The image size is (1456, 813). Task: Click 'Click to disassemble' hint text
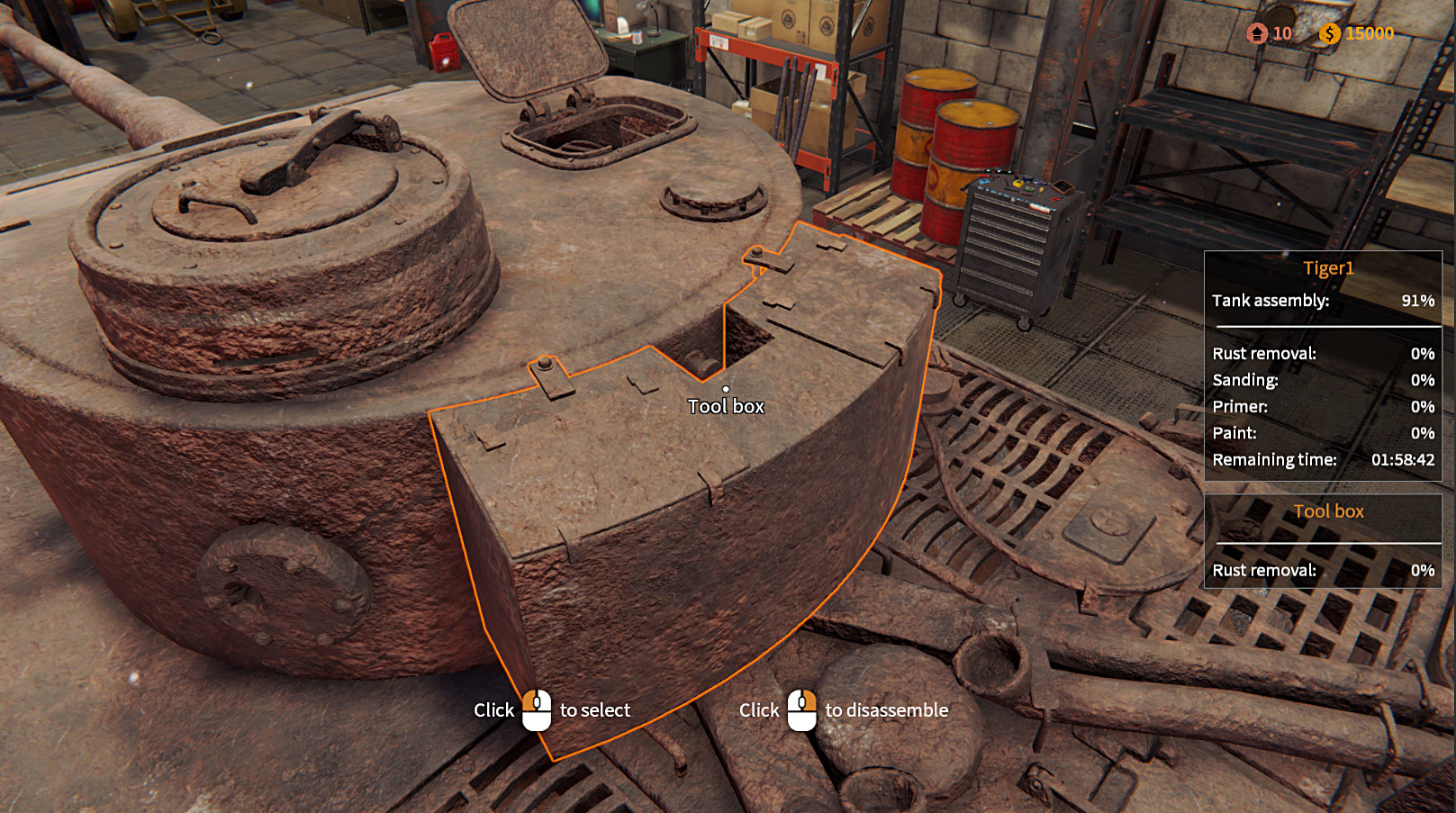pos(845,709)
